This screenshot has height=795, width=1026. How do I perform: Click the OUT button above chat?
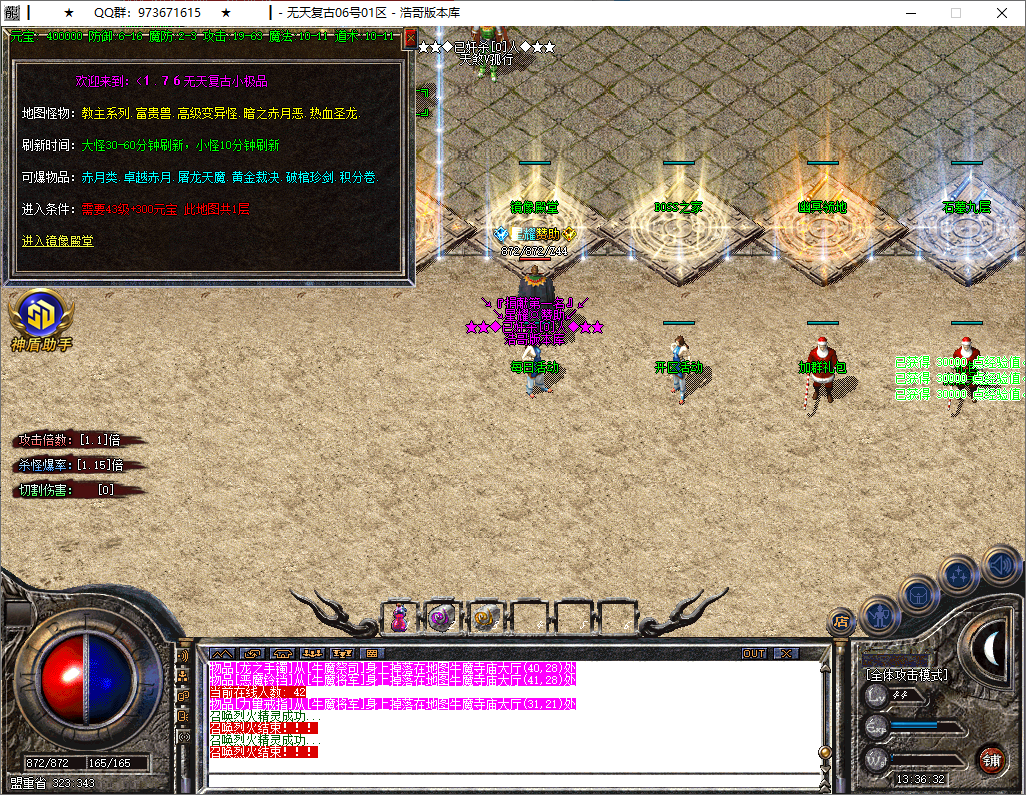(754, 654)
